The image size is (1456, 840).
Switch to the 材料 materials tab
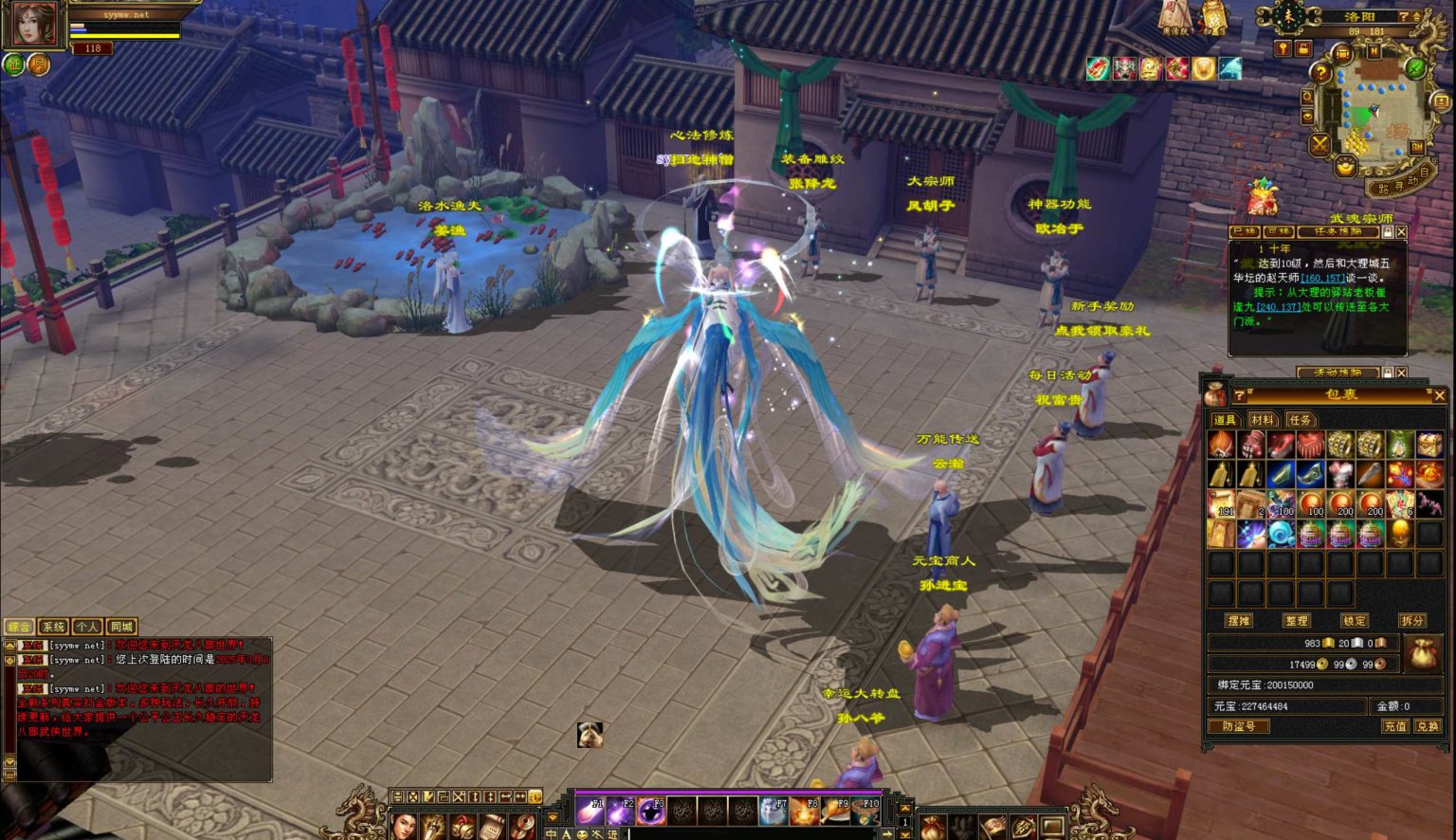pyautogui.click(x=1262, y=419)
